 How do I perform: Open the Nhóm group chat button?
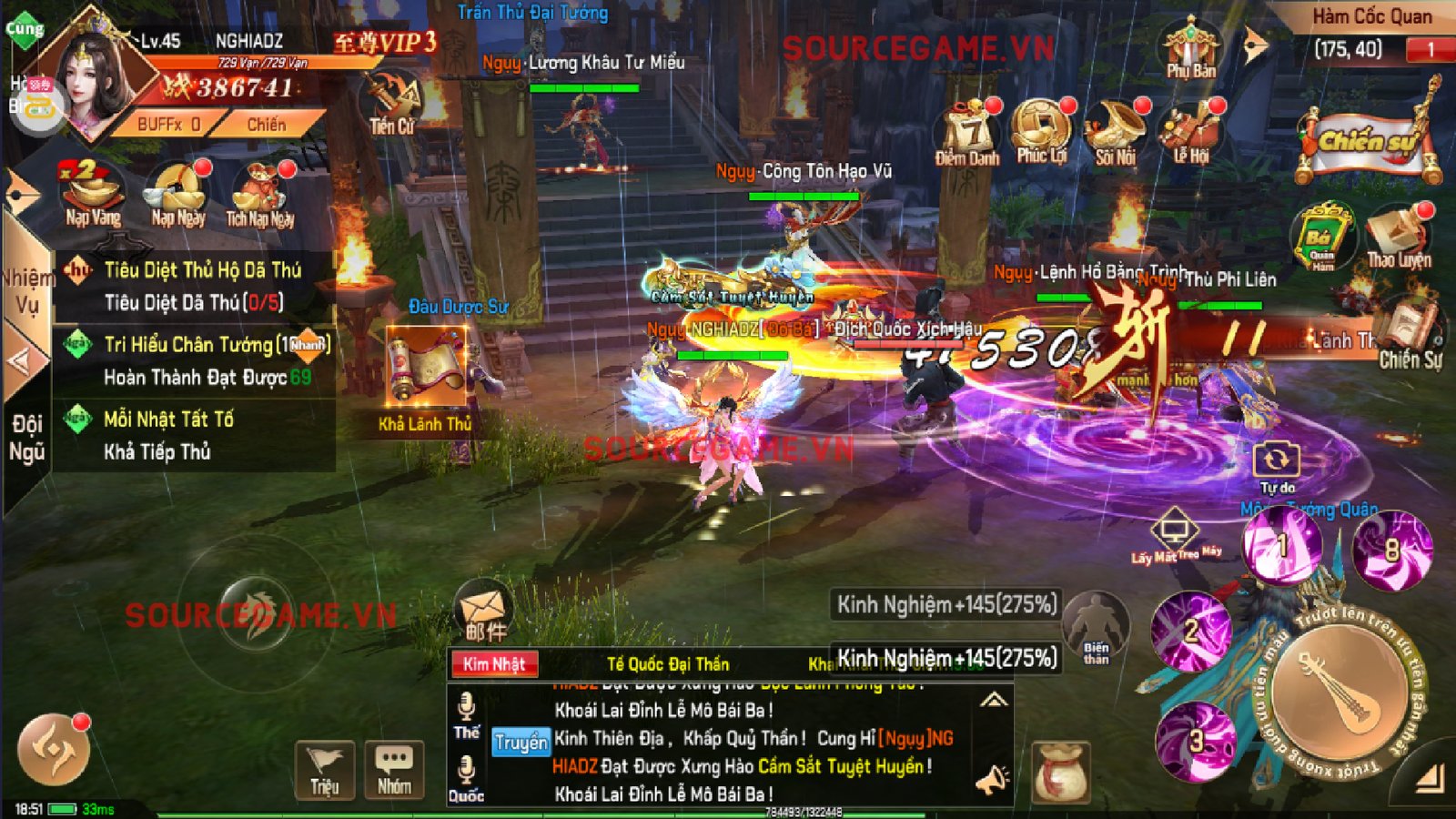pos(394,770)
